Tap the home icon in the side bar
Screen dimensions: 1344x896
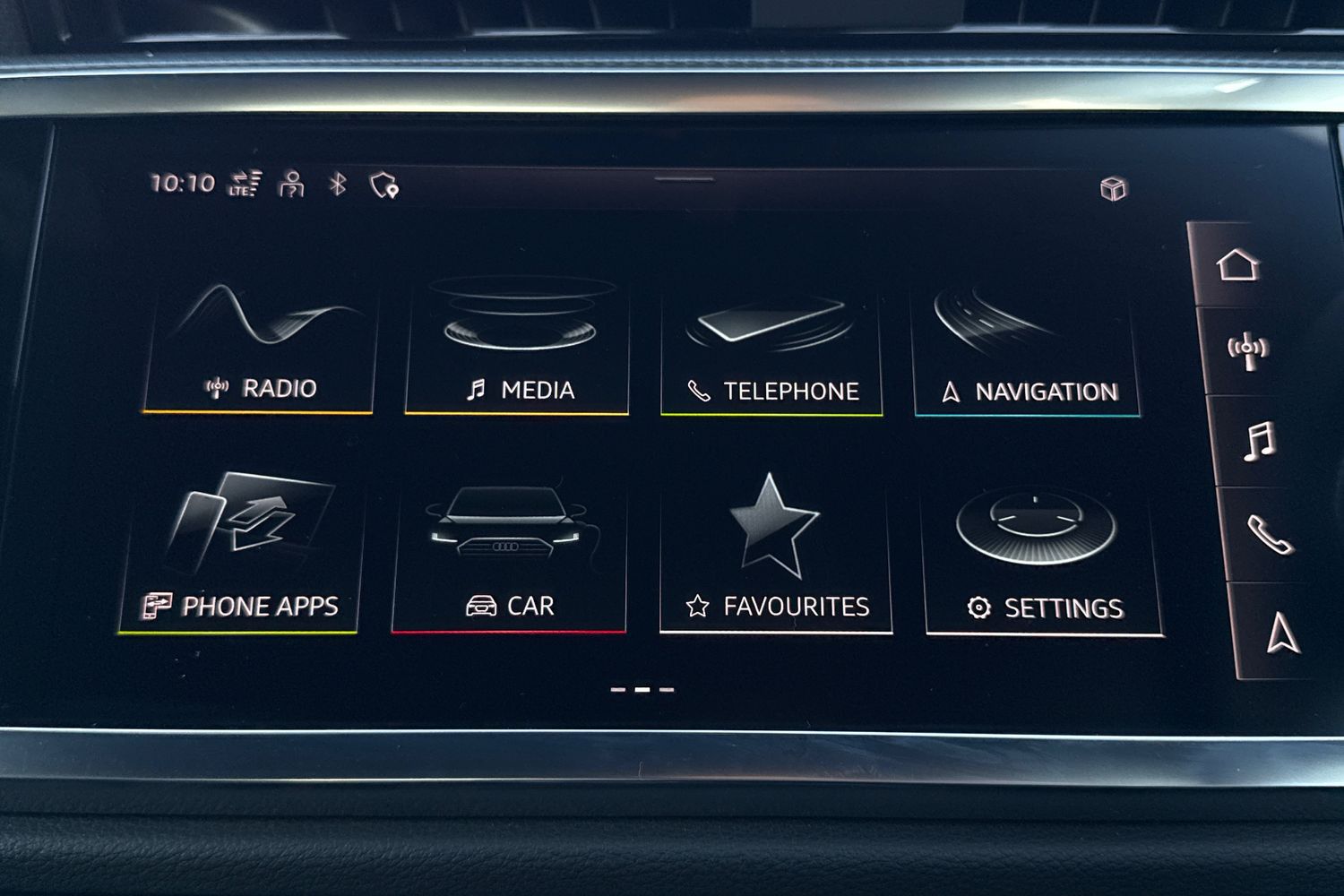tap(1237, 266)
